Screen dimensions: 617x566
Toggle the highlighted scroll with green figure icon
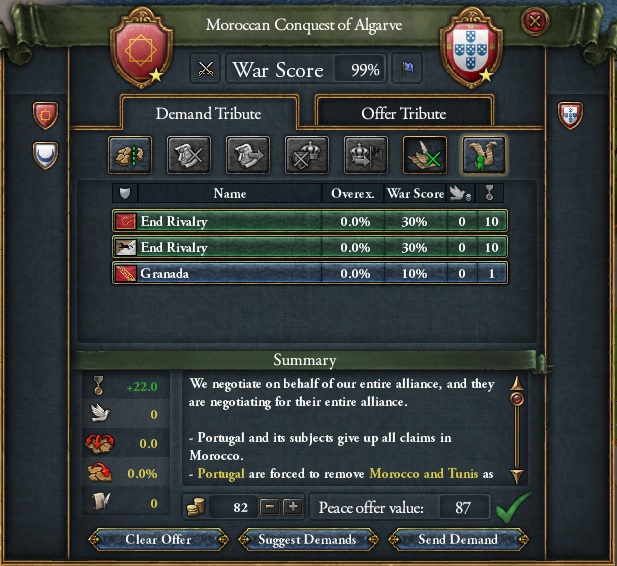pos(482,155)
